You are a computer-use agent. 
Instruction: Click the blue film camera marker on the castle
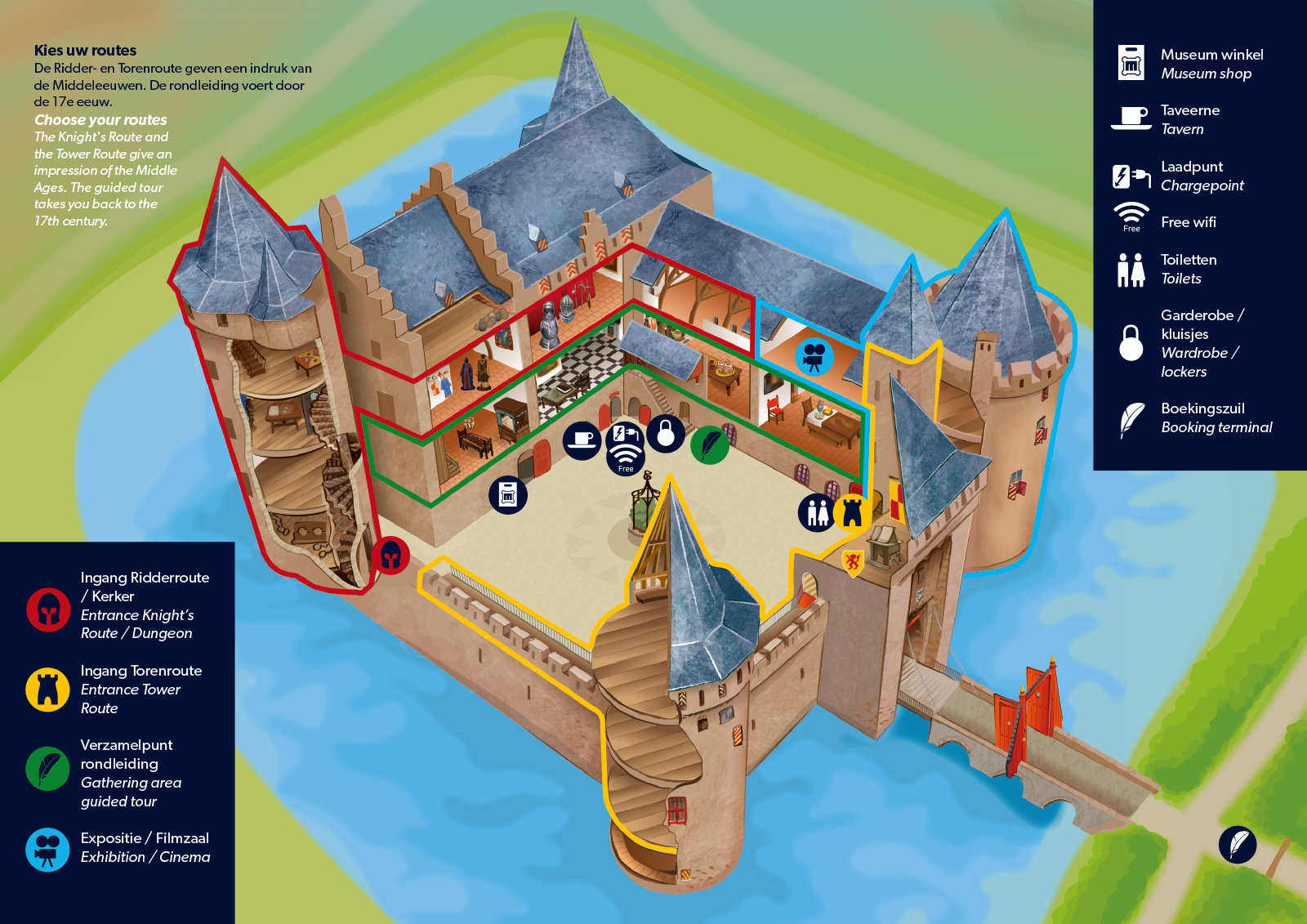814,356
